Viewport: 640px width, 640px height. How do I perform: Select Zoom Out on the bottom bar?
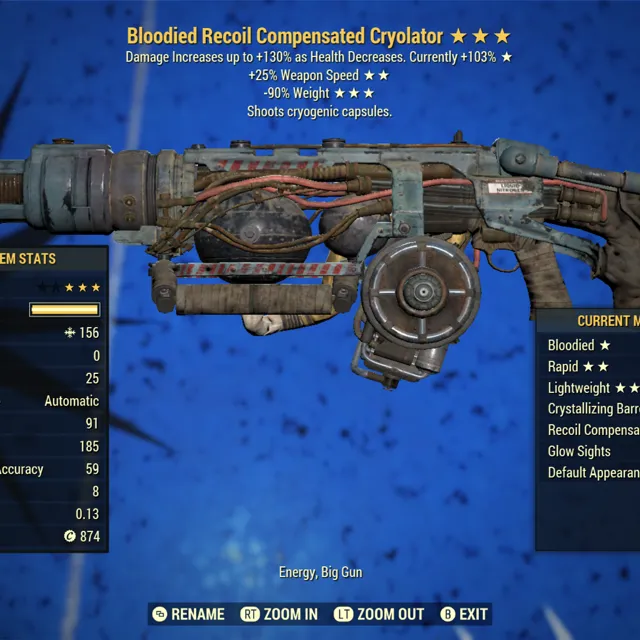coord(379,614)
